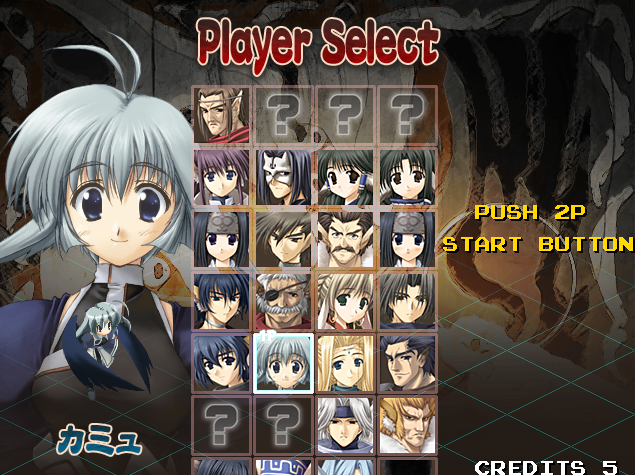Select the tiger-faced blond man portrait
The image size is (635, 475).
pyautogui.click(x=407, y=425)
